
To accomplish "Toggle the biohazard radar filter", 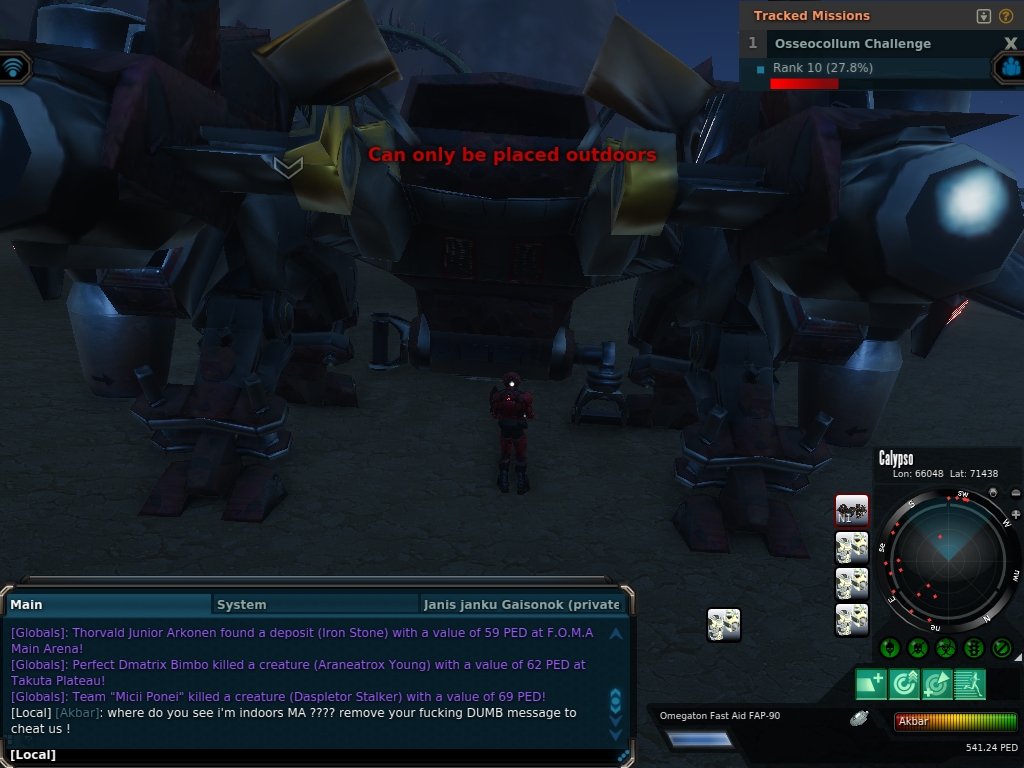I will coord(946,648).
